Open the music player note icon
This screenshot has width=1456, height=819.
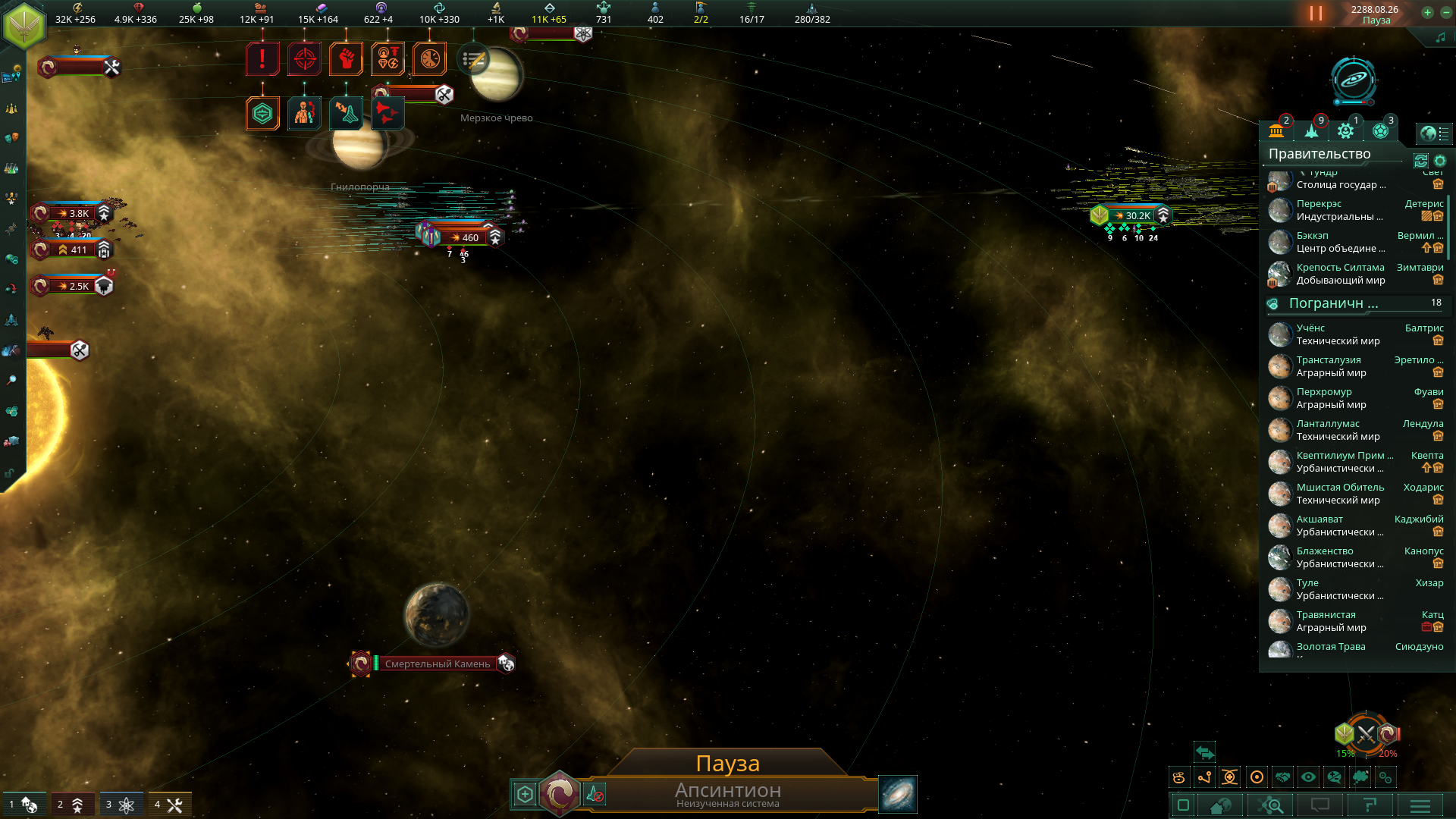click(1440, 37)
